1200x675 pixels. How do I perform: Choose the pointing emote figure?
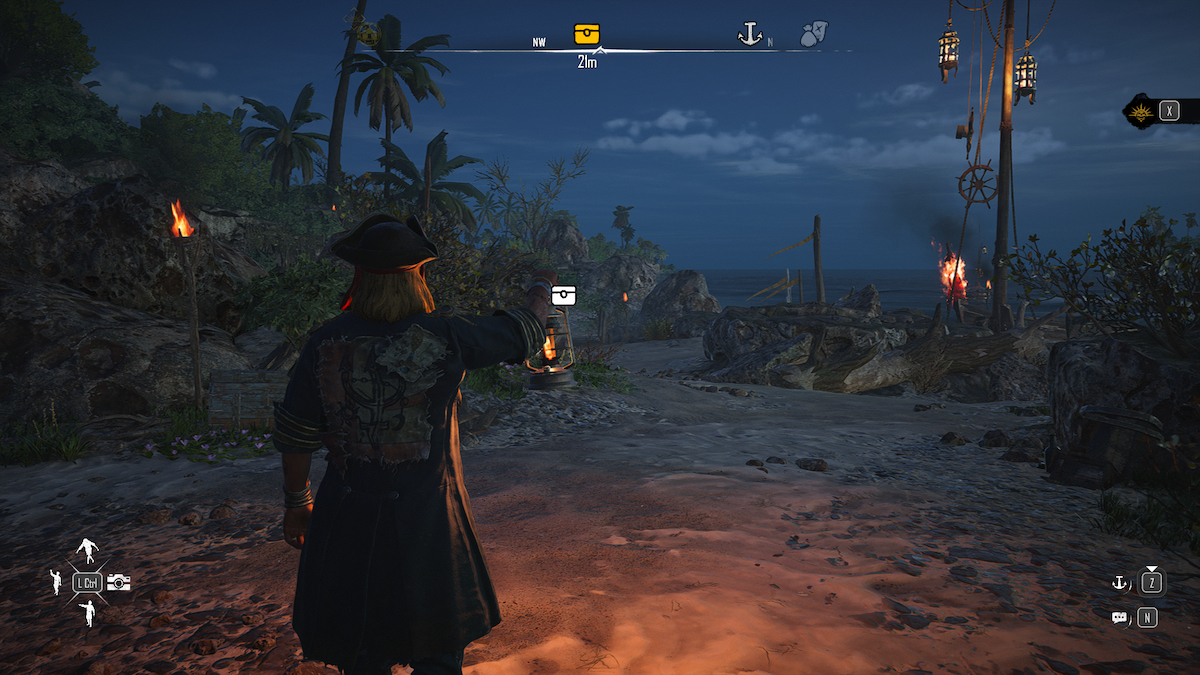point(88,612)
